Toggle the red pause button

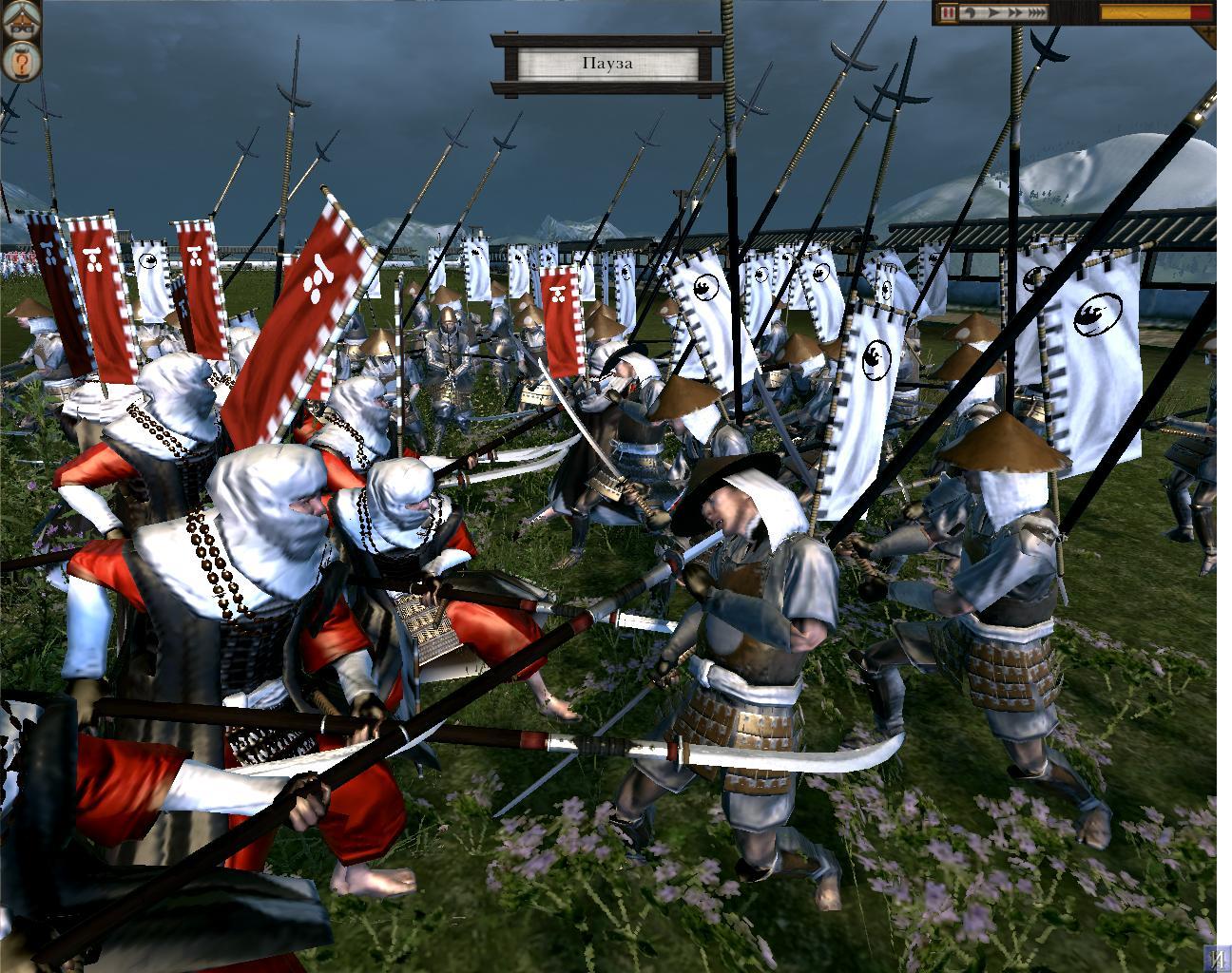(x=949, y=13)
